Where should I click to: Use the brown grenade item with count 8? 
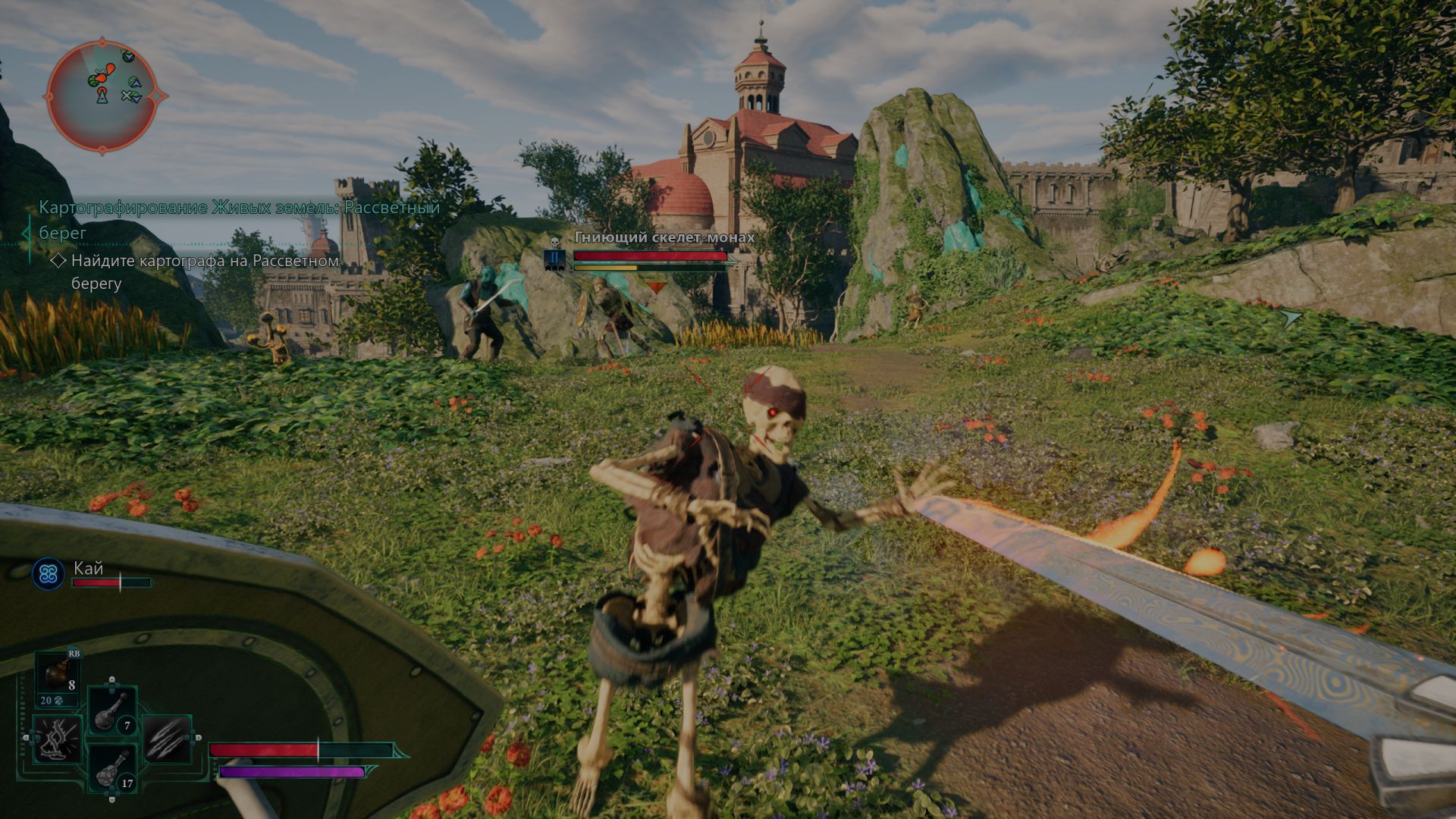coord(58,676)
